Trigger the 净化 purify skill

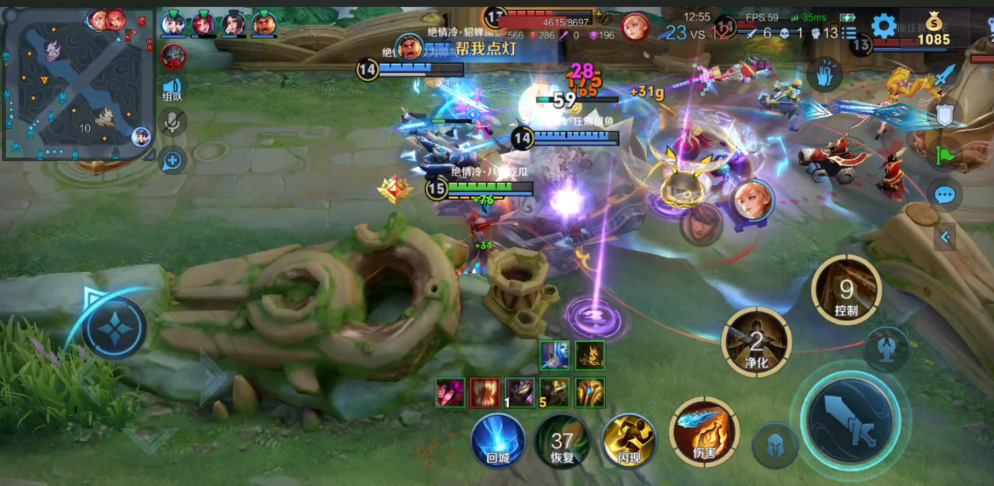click(757, 343)
